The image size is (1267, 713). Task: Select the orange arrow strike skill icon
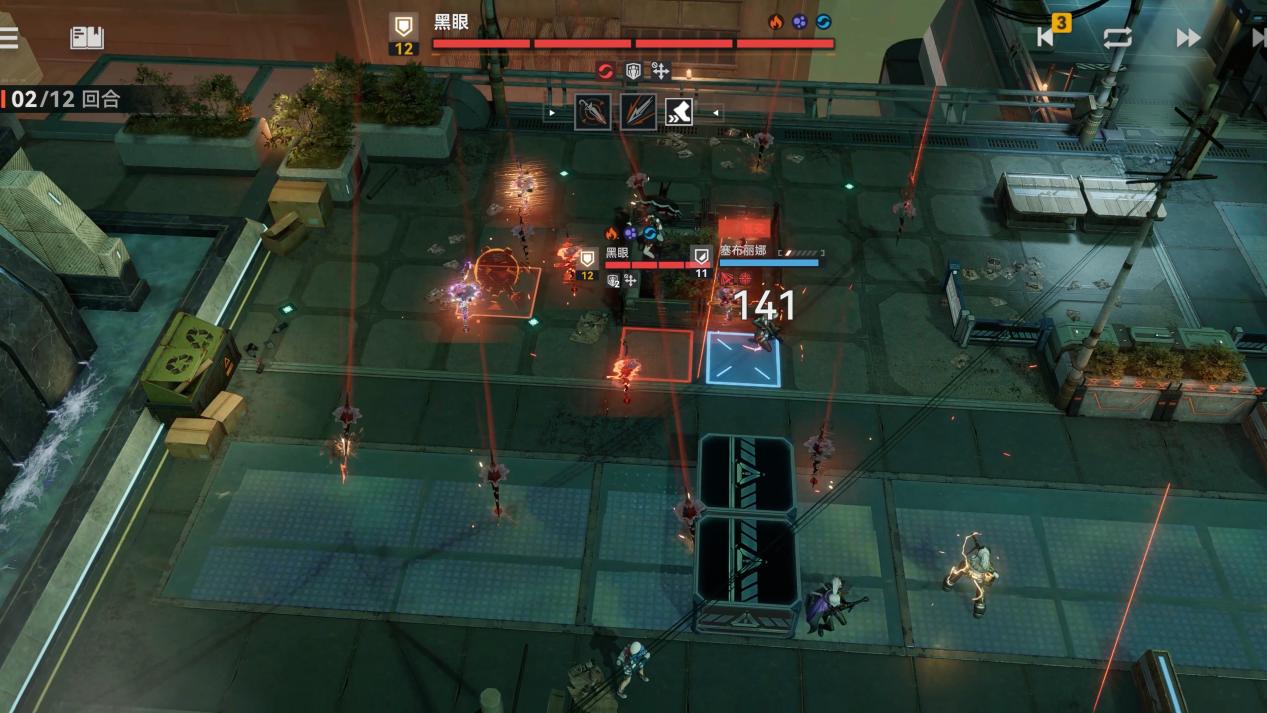click(x=637, y=112)
